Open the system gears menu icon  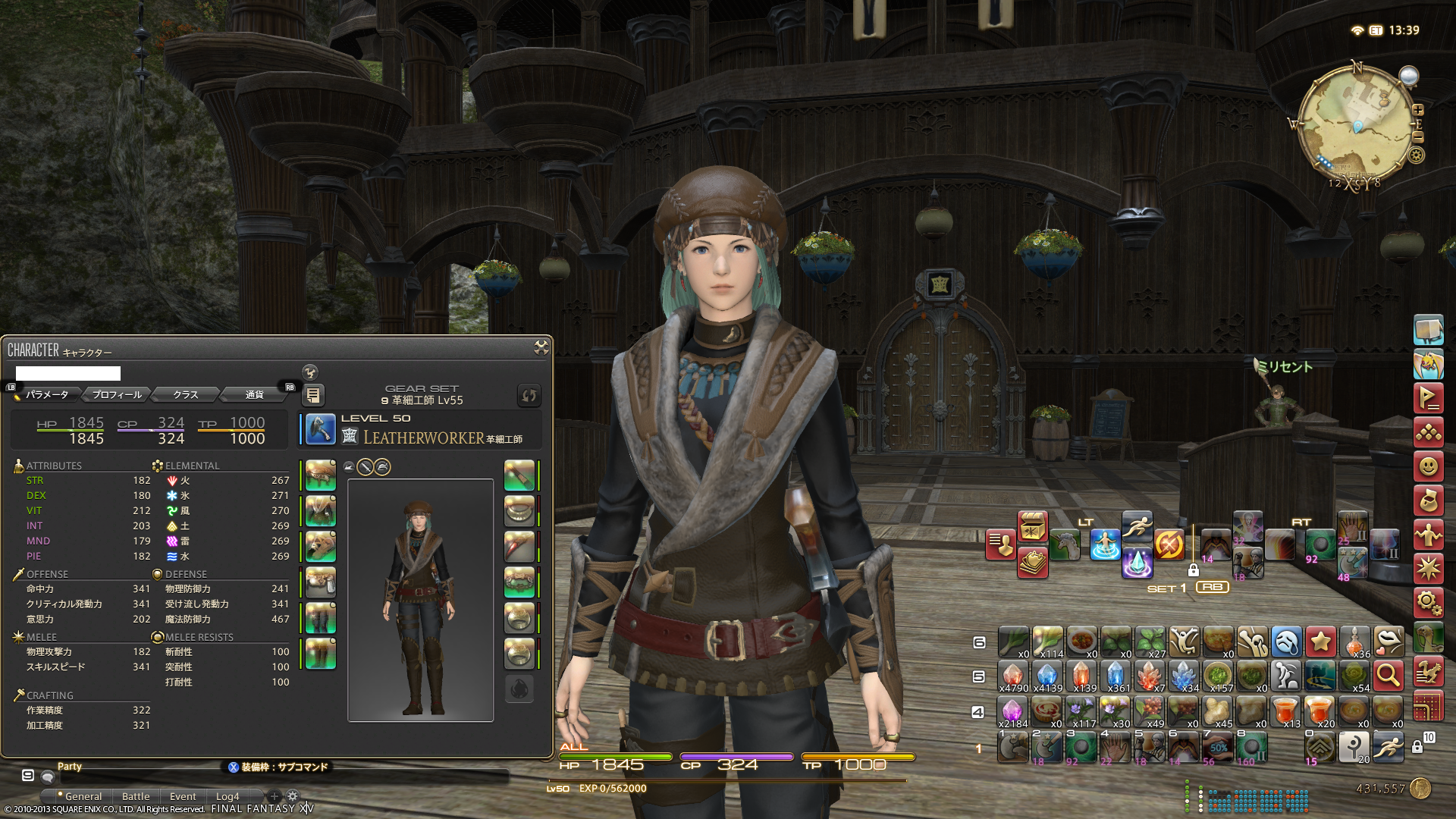1428,603
